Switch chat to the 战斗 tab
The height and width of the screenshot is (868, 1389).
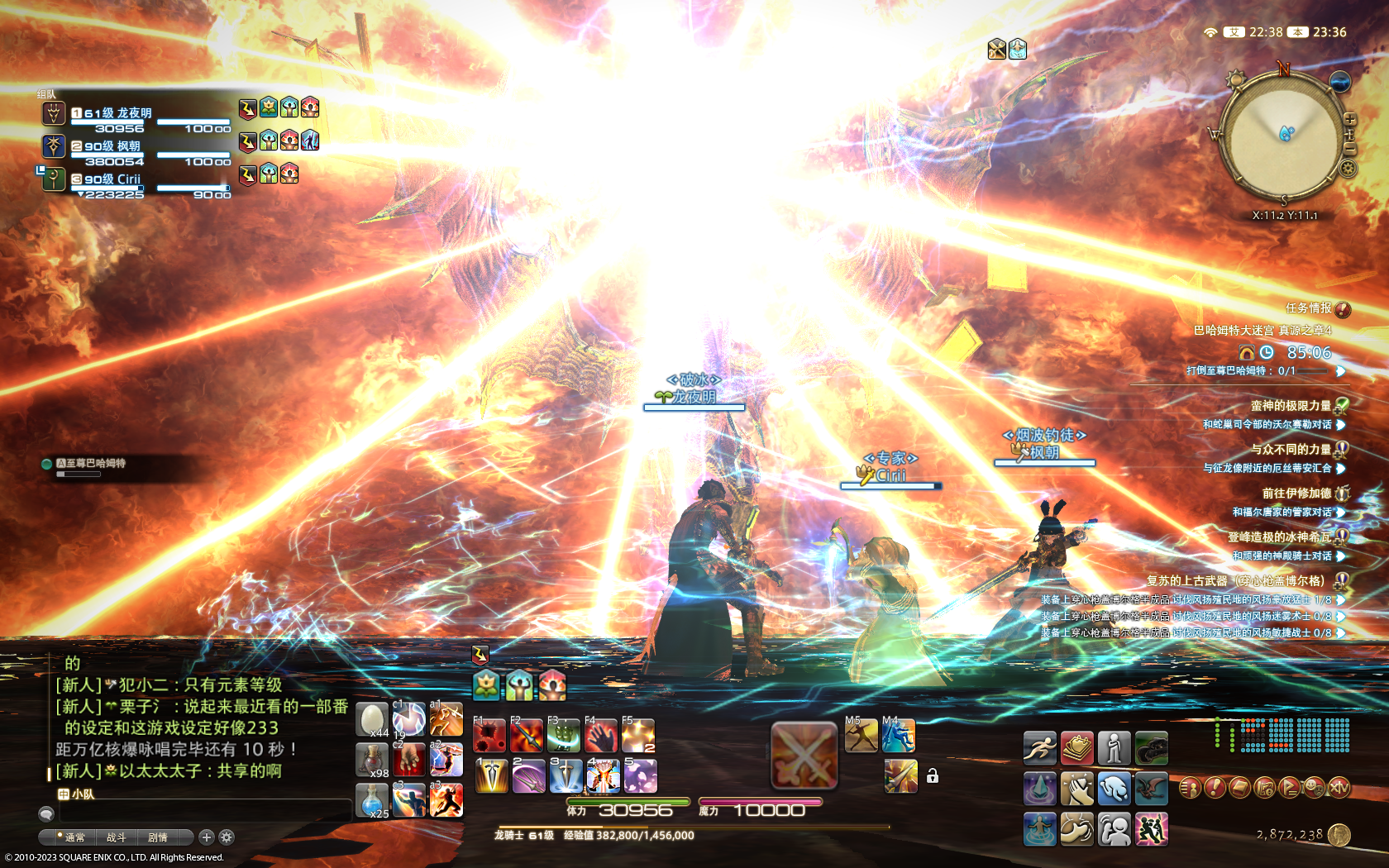tap(116, 837)
